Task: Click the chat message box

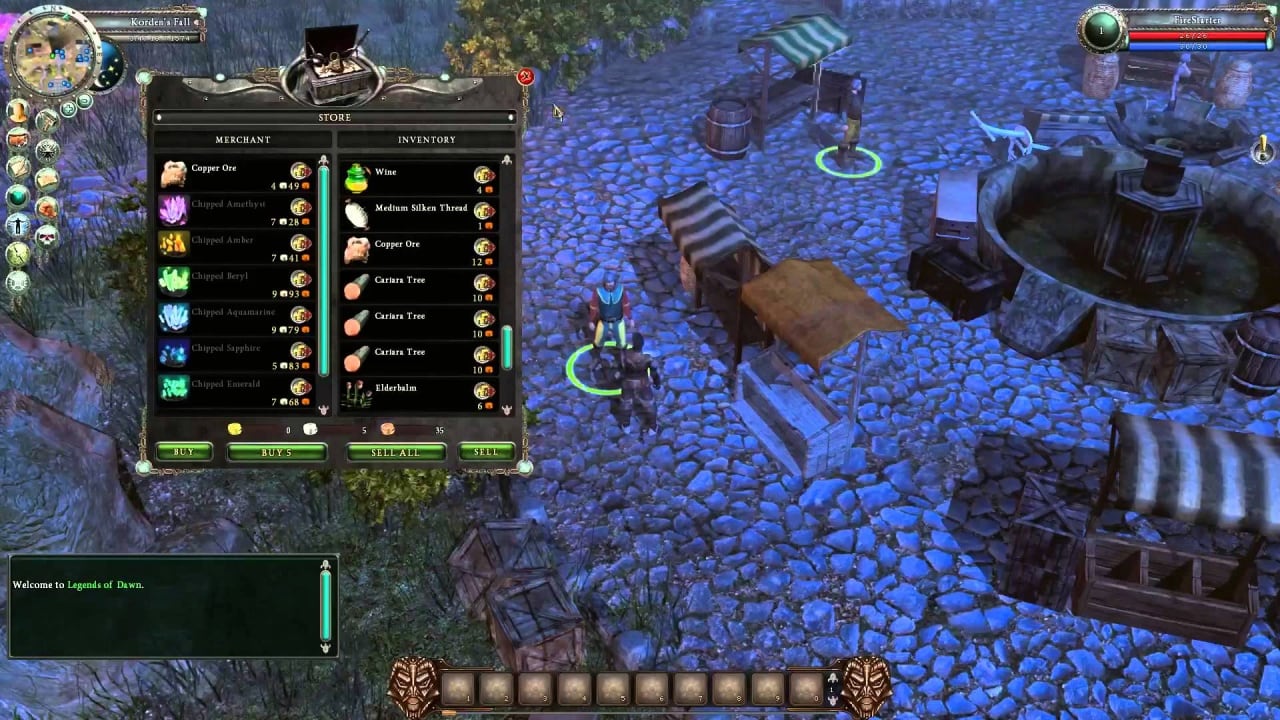Action: [165, 606]
